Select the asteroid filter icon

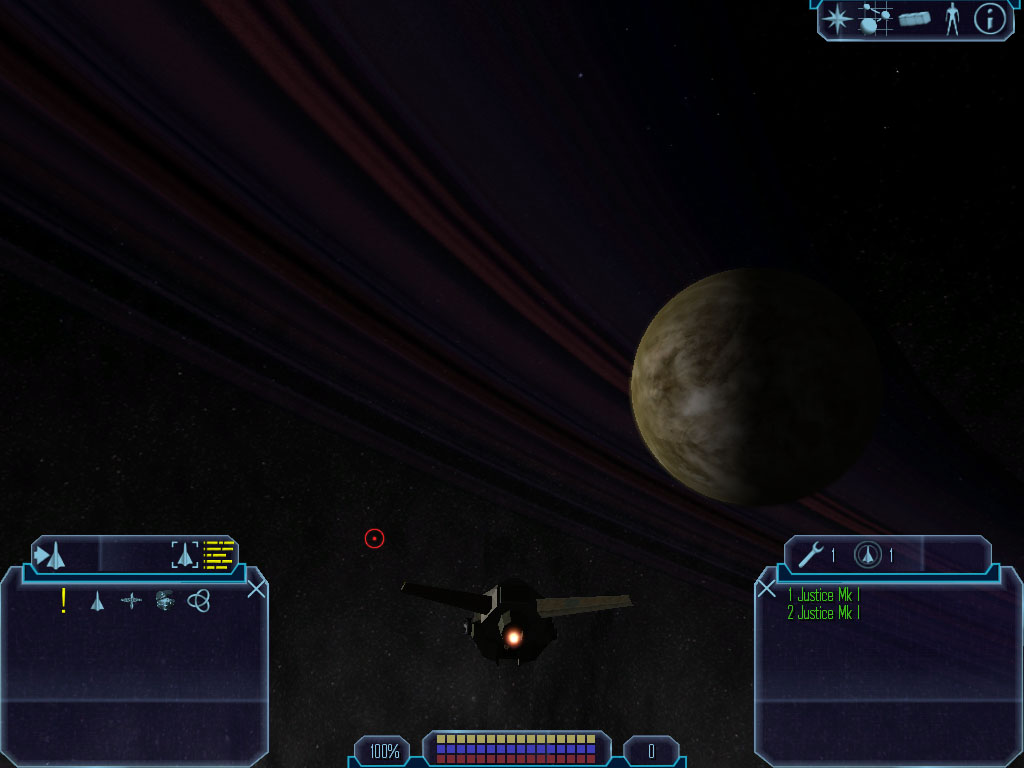[165, 600]
